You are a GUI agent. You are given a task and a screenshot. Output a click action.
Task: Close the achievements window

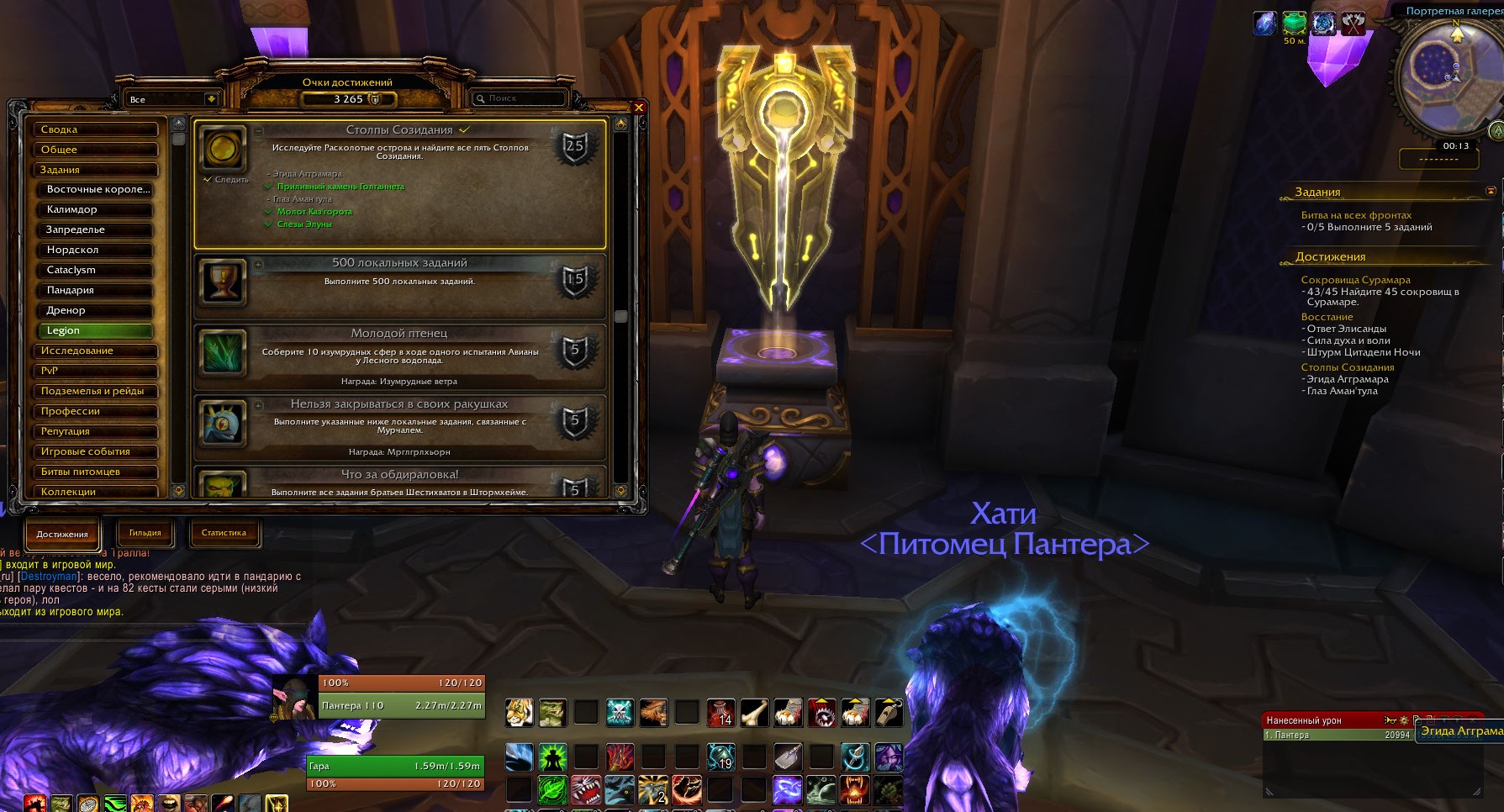[x=639, y=108]
